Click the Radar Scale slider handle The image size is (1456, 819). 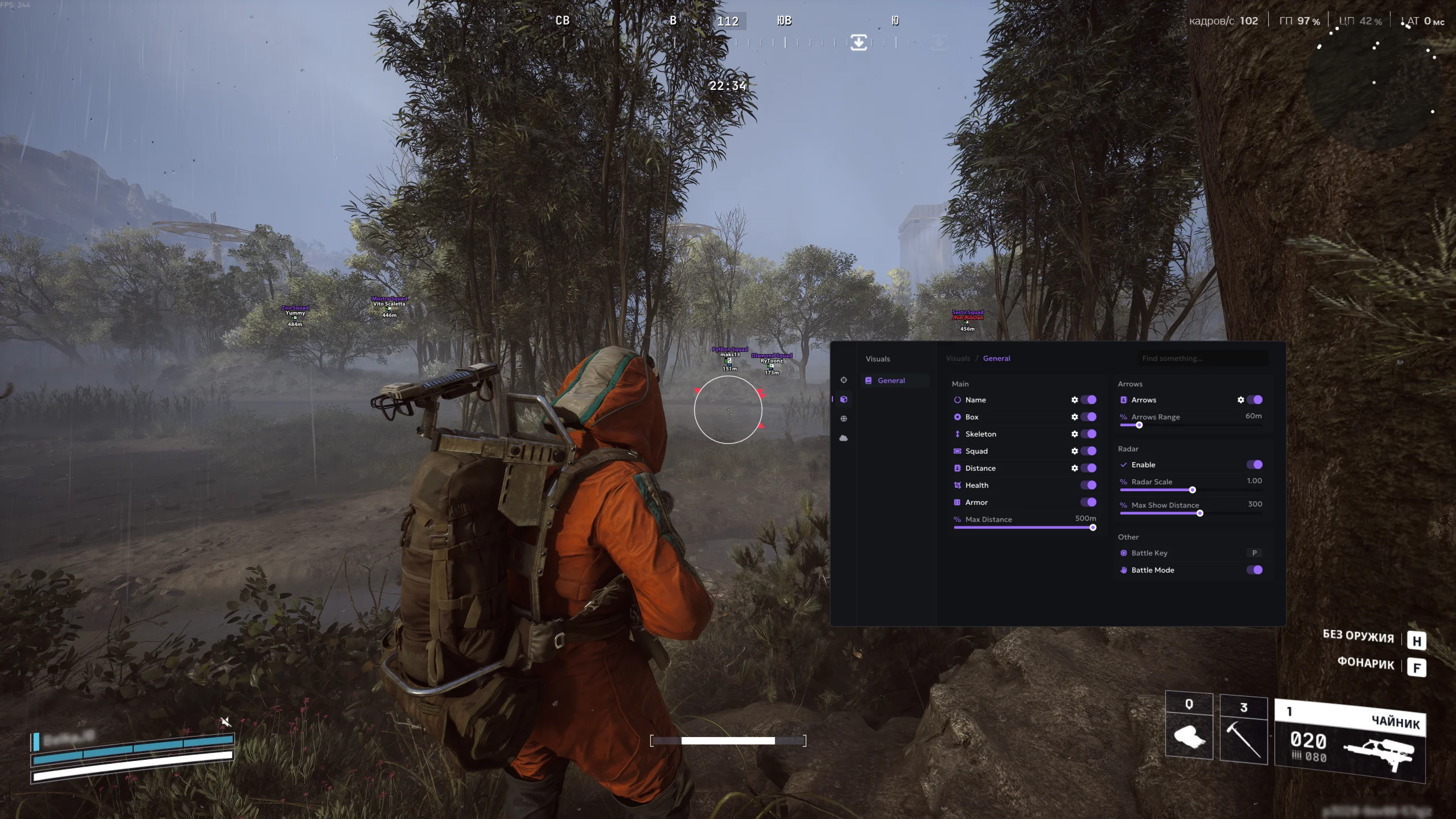[1193, 489]
